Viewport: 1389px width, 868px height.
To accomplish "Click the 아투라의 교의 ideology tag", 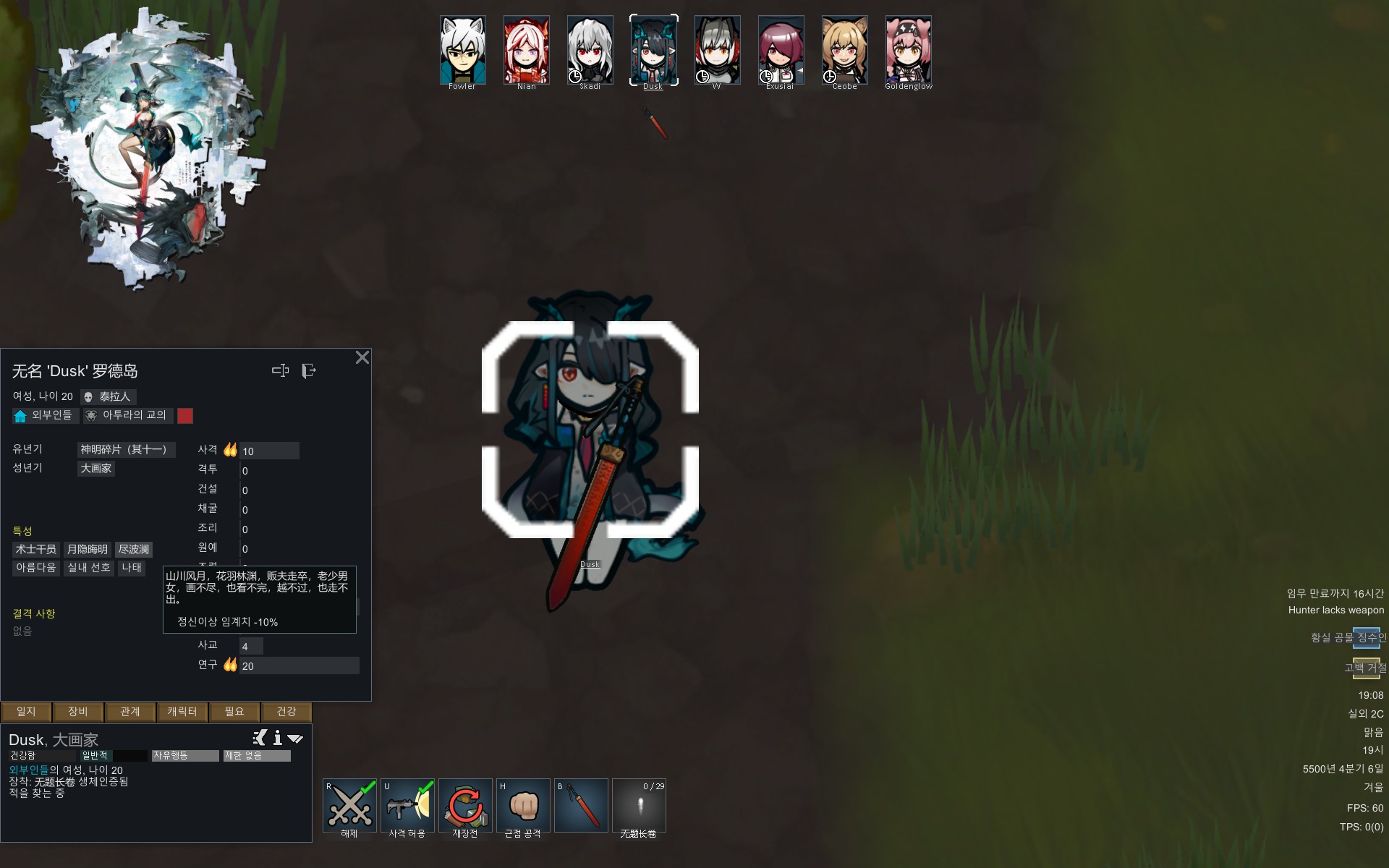I will 127,415.
